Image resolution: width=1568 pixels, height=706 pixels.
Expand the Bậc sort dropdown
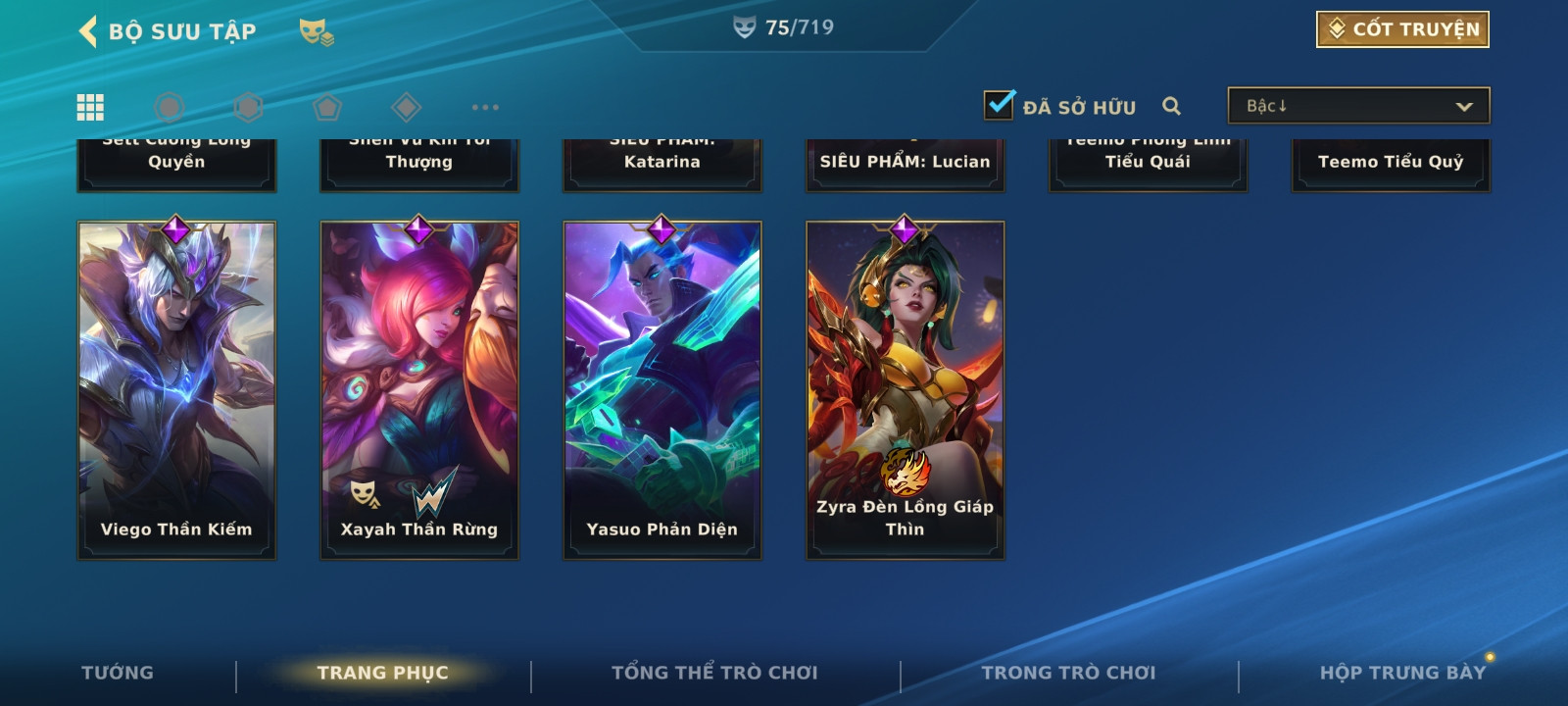1358,106
